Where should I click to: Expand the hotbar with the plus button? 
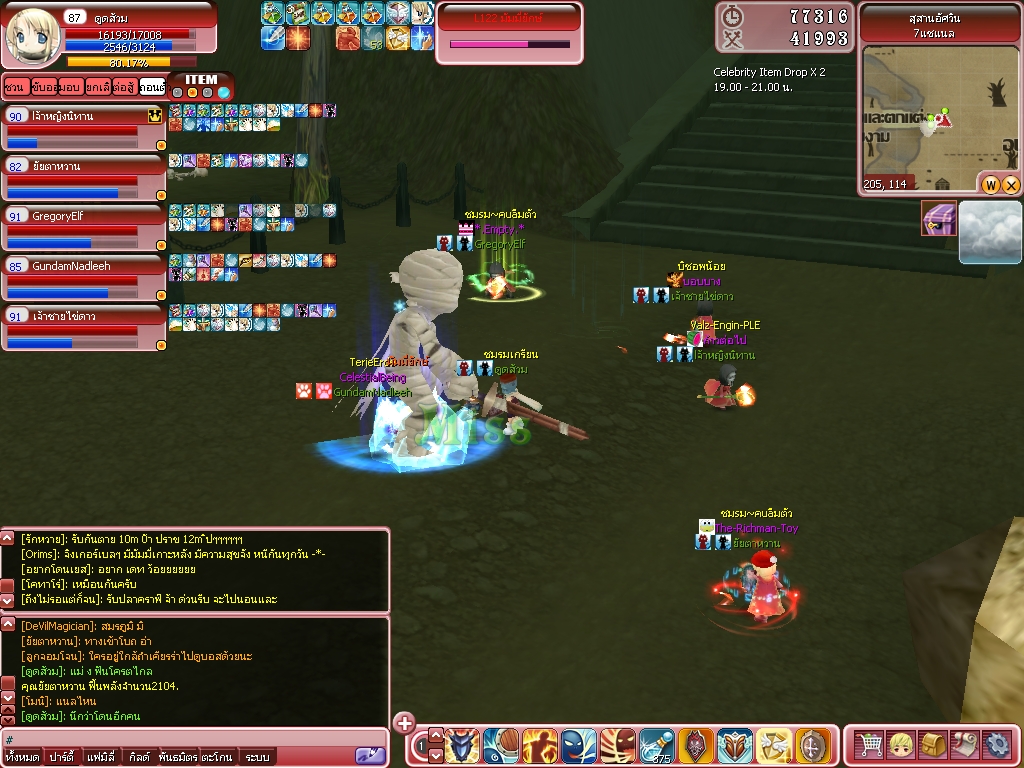404,722
